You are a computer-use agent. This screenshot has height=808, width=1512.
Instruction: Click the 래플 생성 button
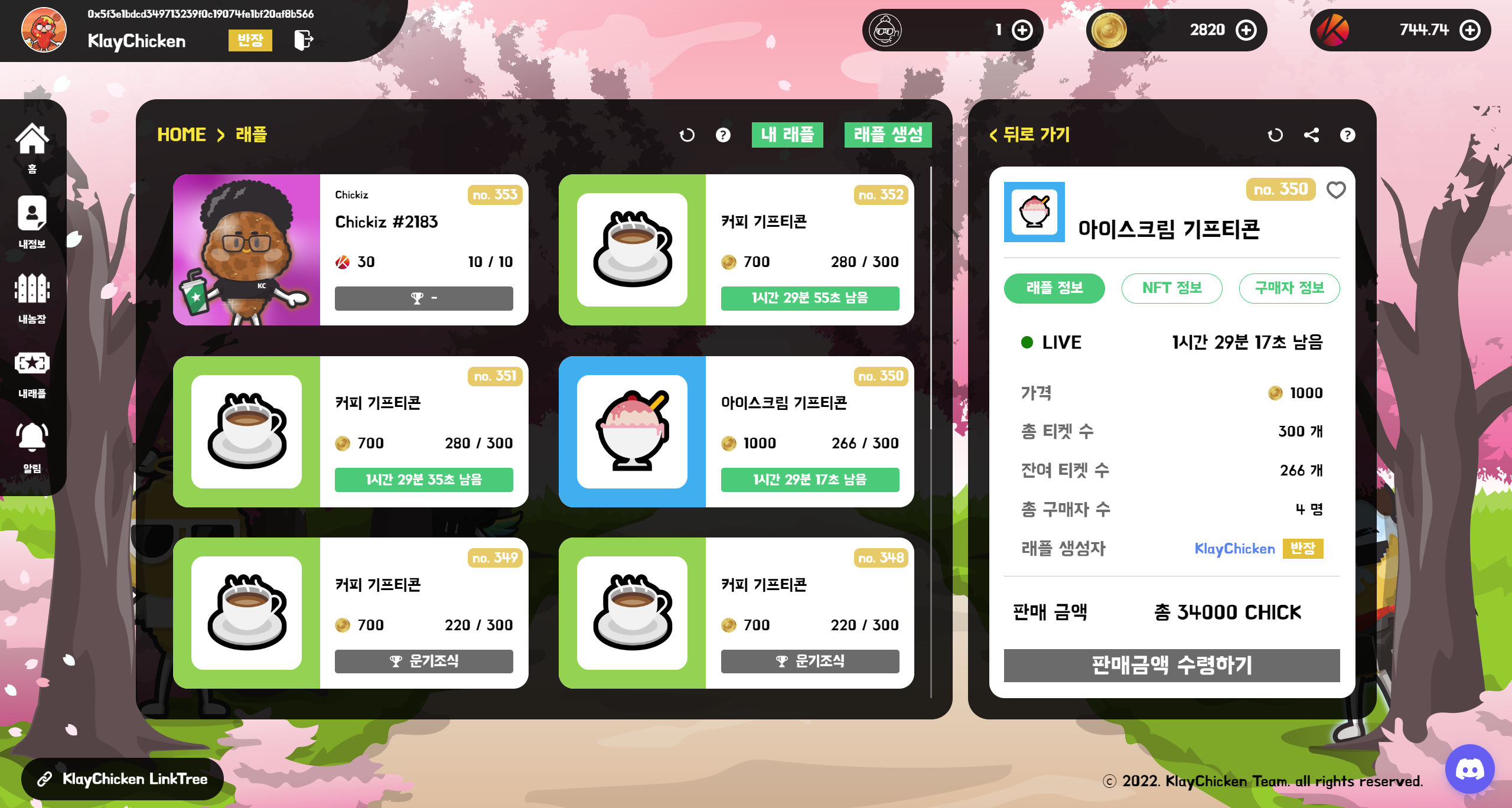[x=888, y=135]
